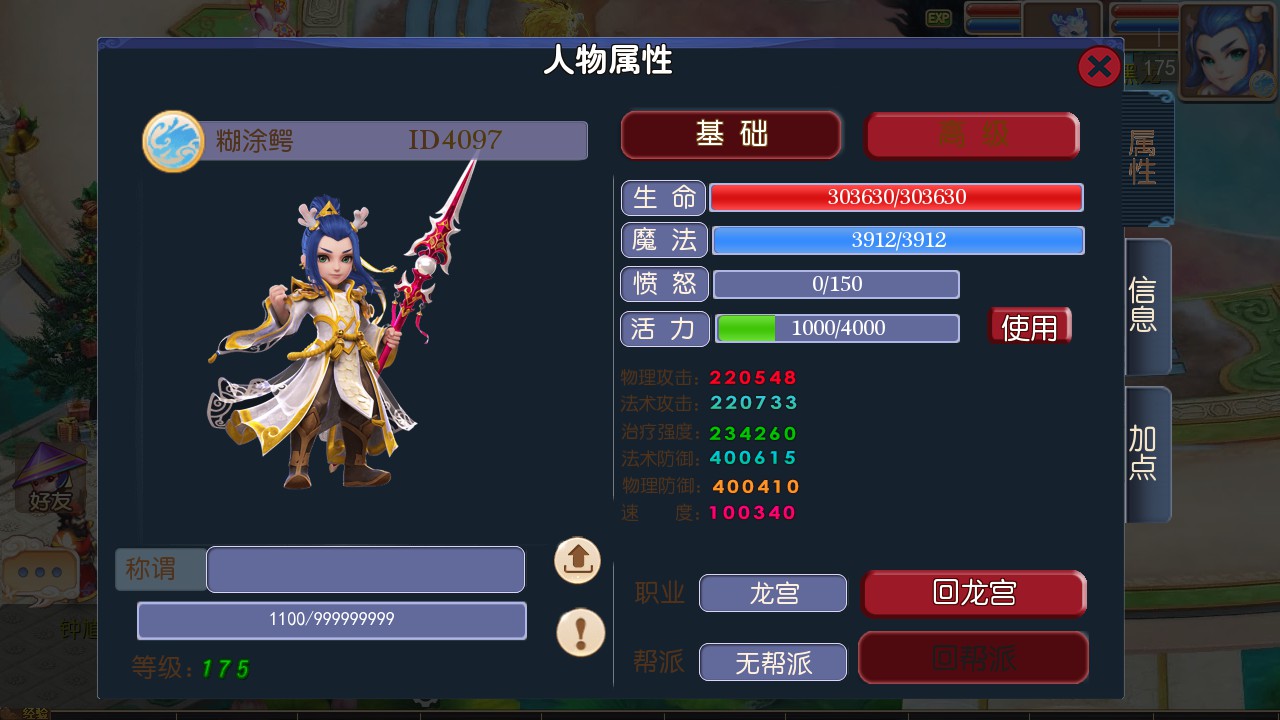This screenshot has height=720, width=1280.
Task: Click the darkened 回帮派 button
Action: coord(973,657)
